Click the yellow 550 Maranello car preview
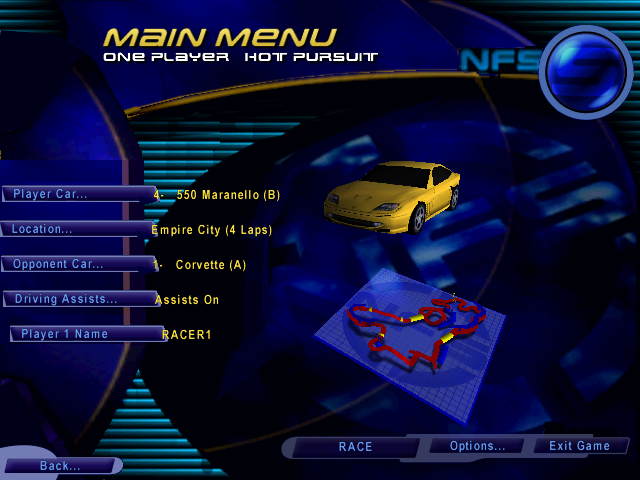Image resolution: width=640 pixels, height=480 pixels. (x=393, y=196)
